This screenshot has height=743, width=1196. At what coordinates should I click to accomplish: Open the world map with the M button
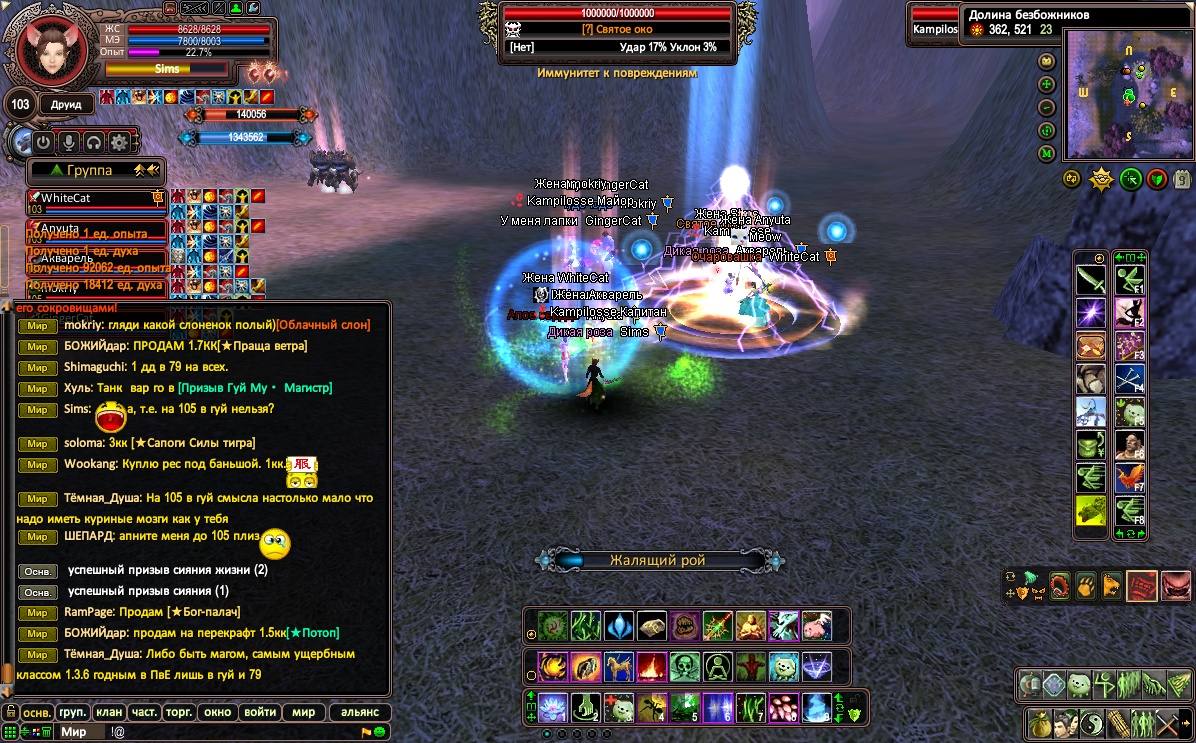[x=1047, y=153]
